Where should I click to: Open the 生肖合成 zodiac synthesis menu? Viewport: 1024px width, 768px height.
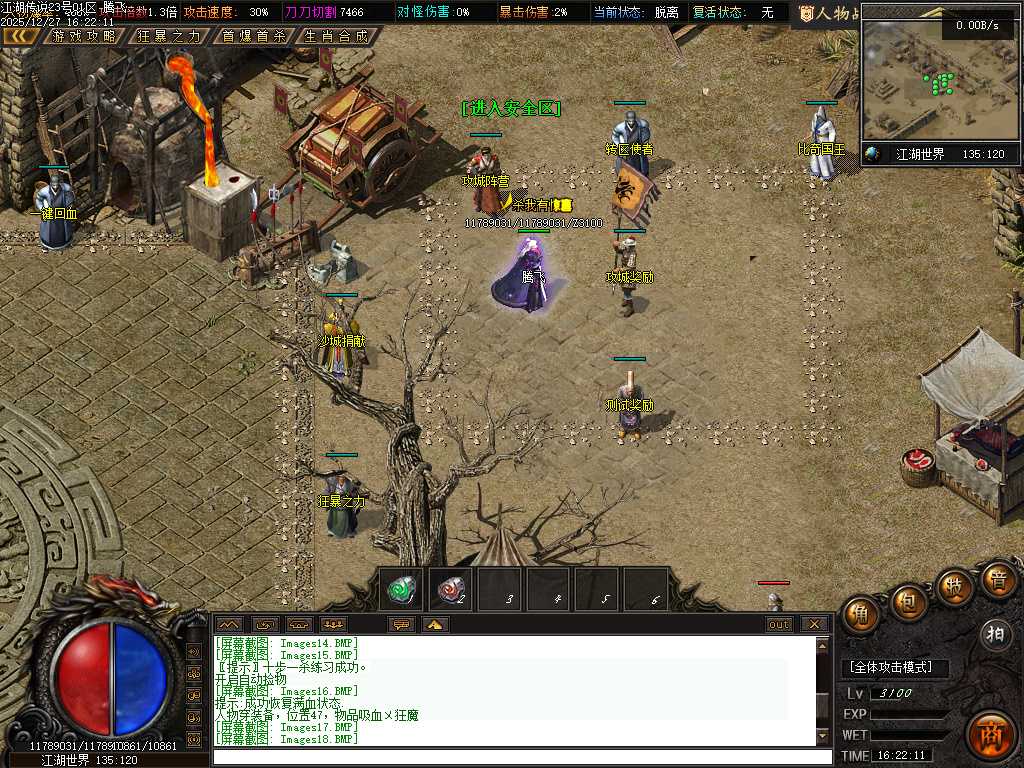pos(337,36)
